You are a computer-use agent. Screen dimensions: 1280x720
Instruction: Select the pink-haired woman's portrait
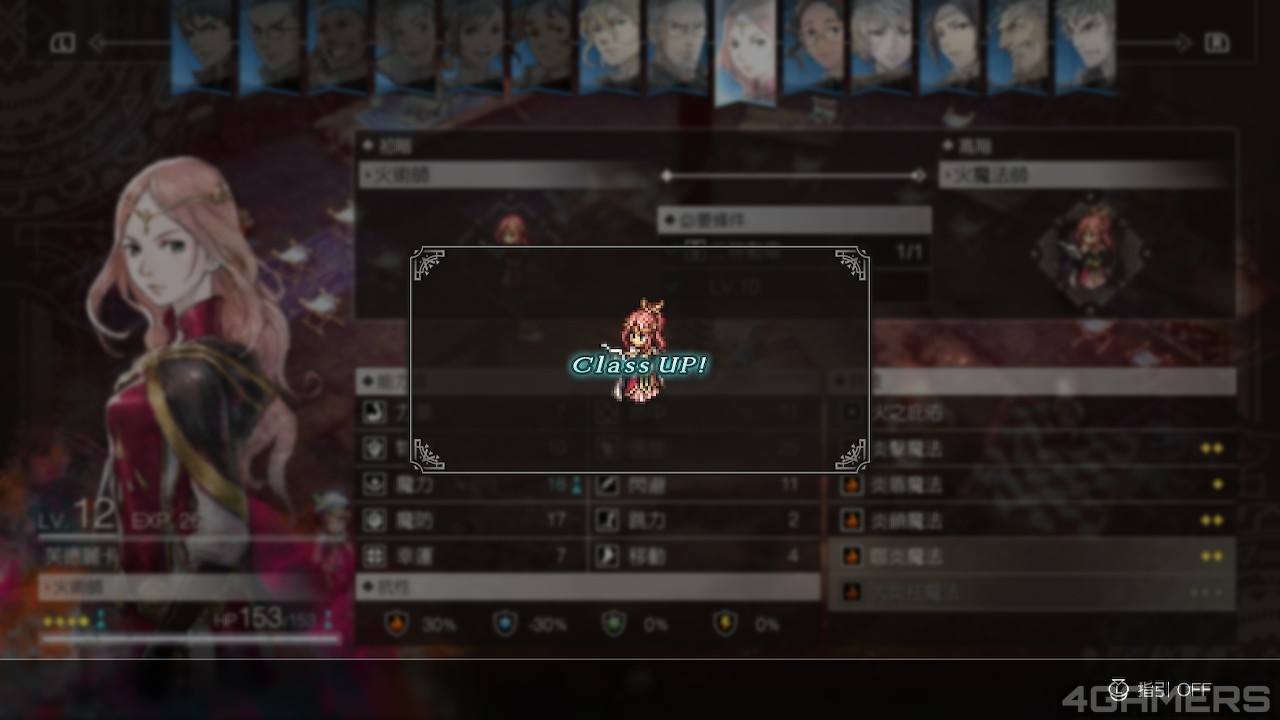tap(745, 50)
